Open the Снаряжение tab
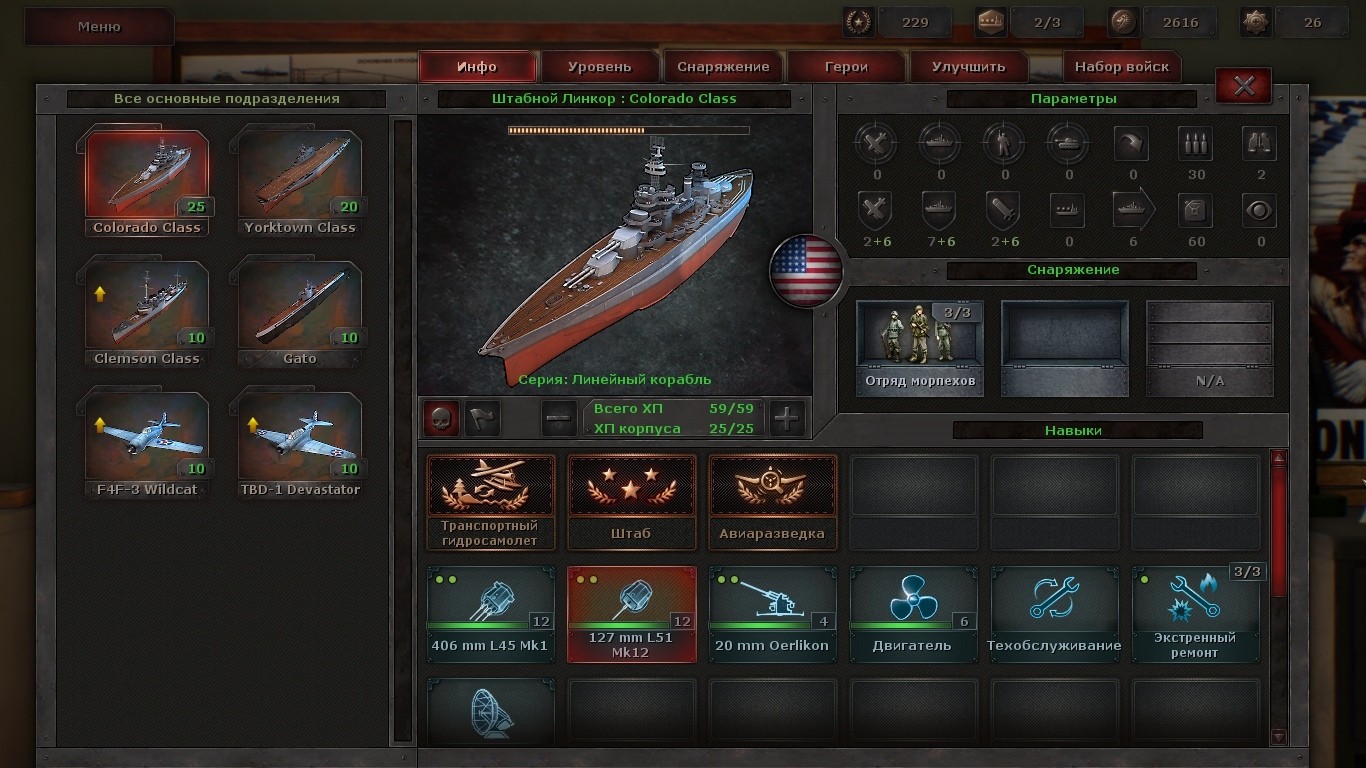The height and width of the screenshot is (768, 1366). coord(723,67)
